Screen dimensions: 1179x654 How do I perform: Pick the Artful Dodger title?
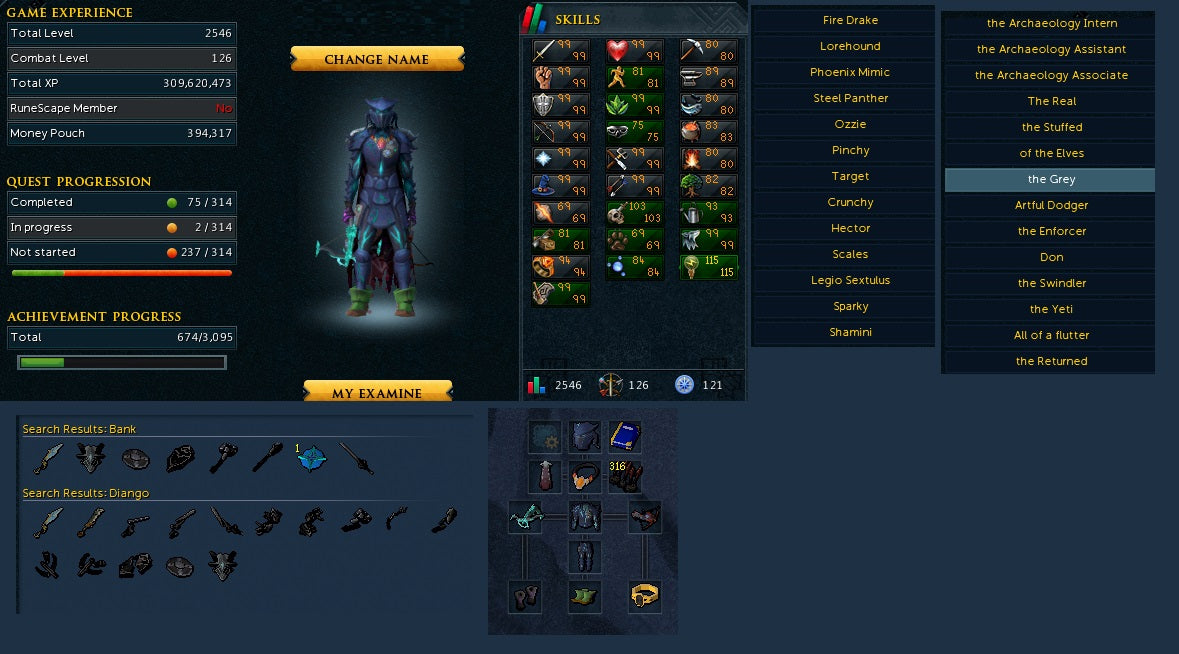[x=1051, y=205]
